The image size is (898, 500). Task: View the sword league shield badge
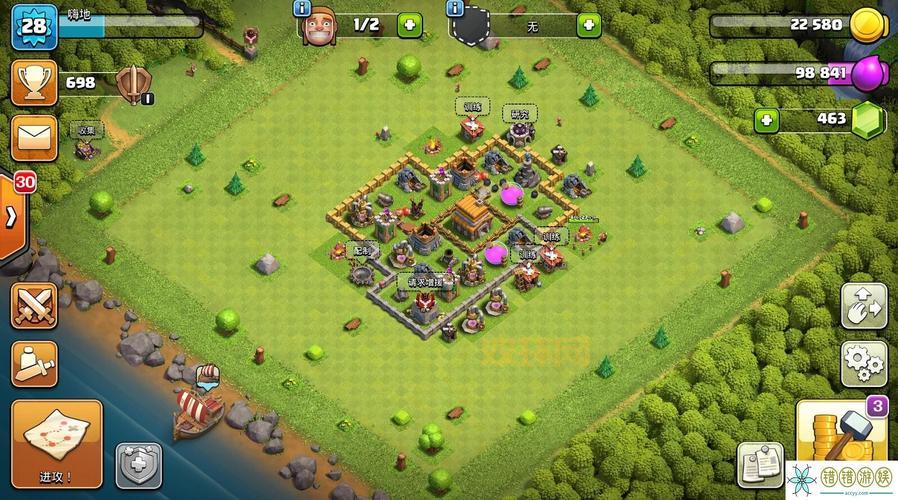[133, 84]
